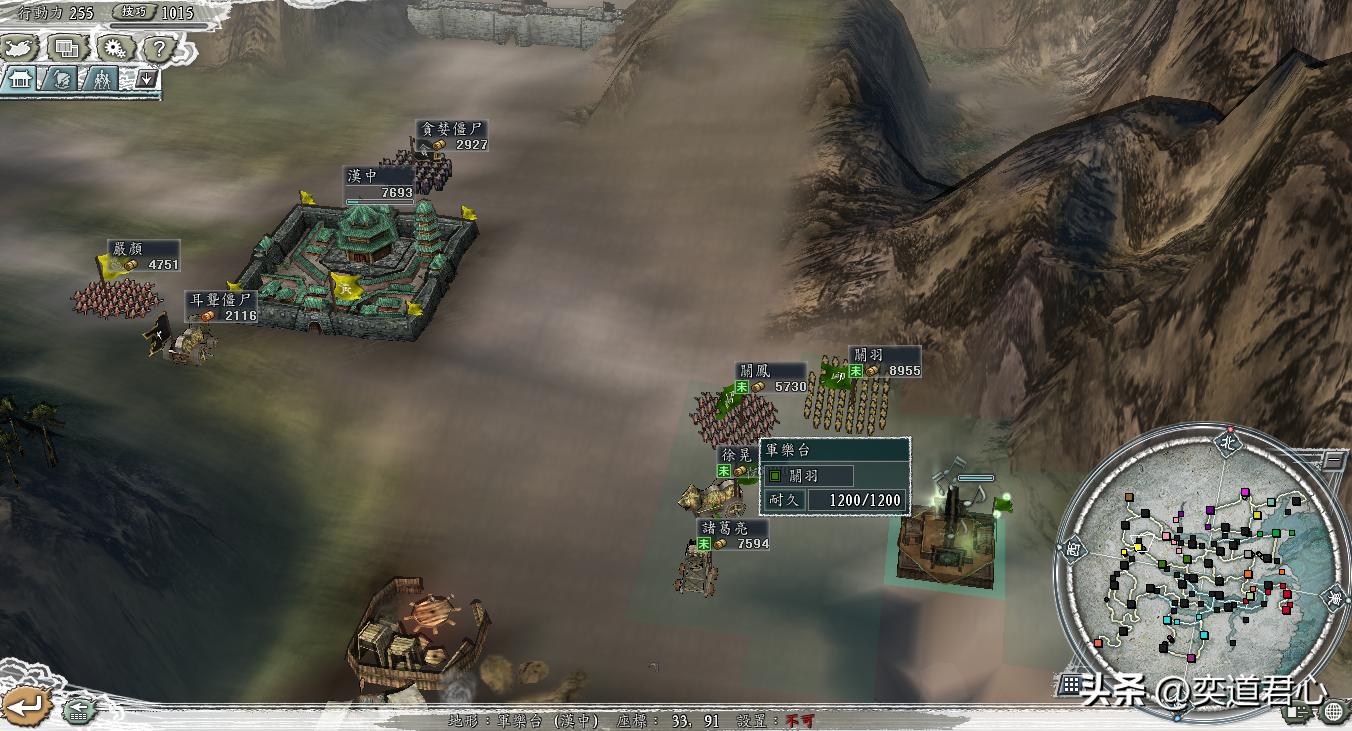Select Guan Yu's 關羽 unit label
The image size is (1352, 731).
tap(867, 354)
